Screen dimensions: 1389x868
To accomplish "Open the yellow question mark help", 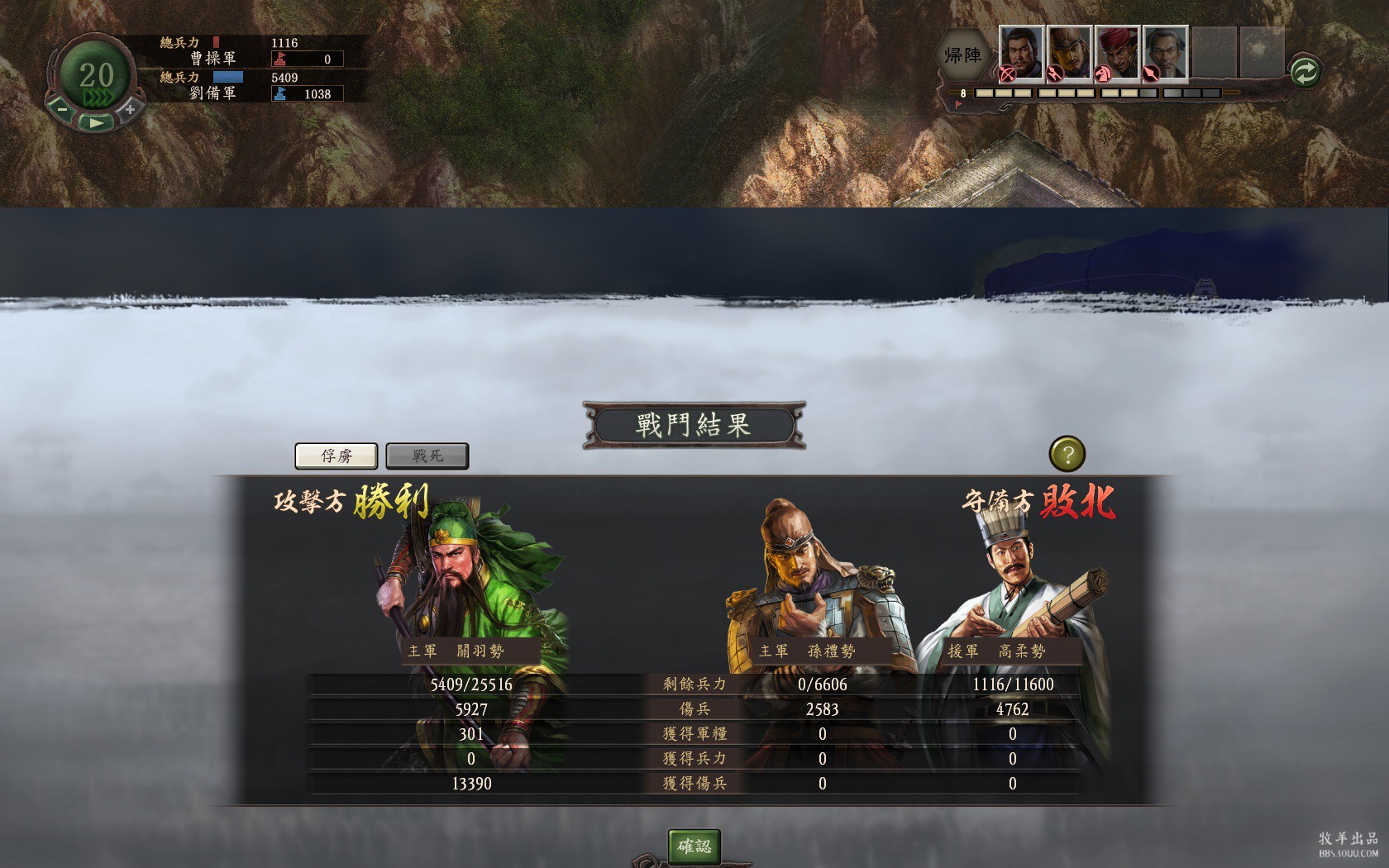I will point(1067,454).
